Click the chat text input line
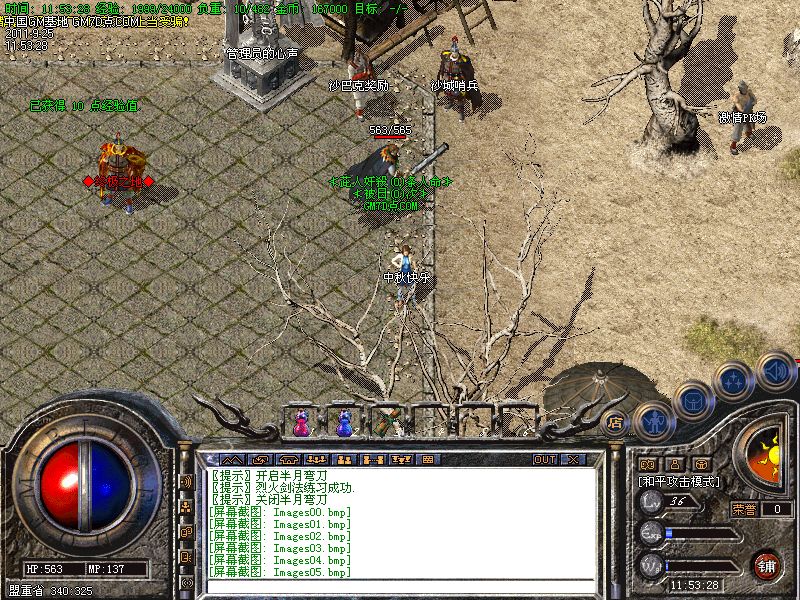This screenshot has height=600, width=800. tap(400, 585)
